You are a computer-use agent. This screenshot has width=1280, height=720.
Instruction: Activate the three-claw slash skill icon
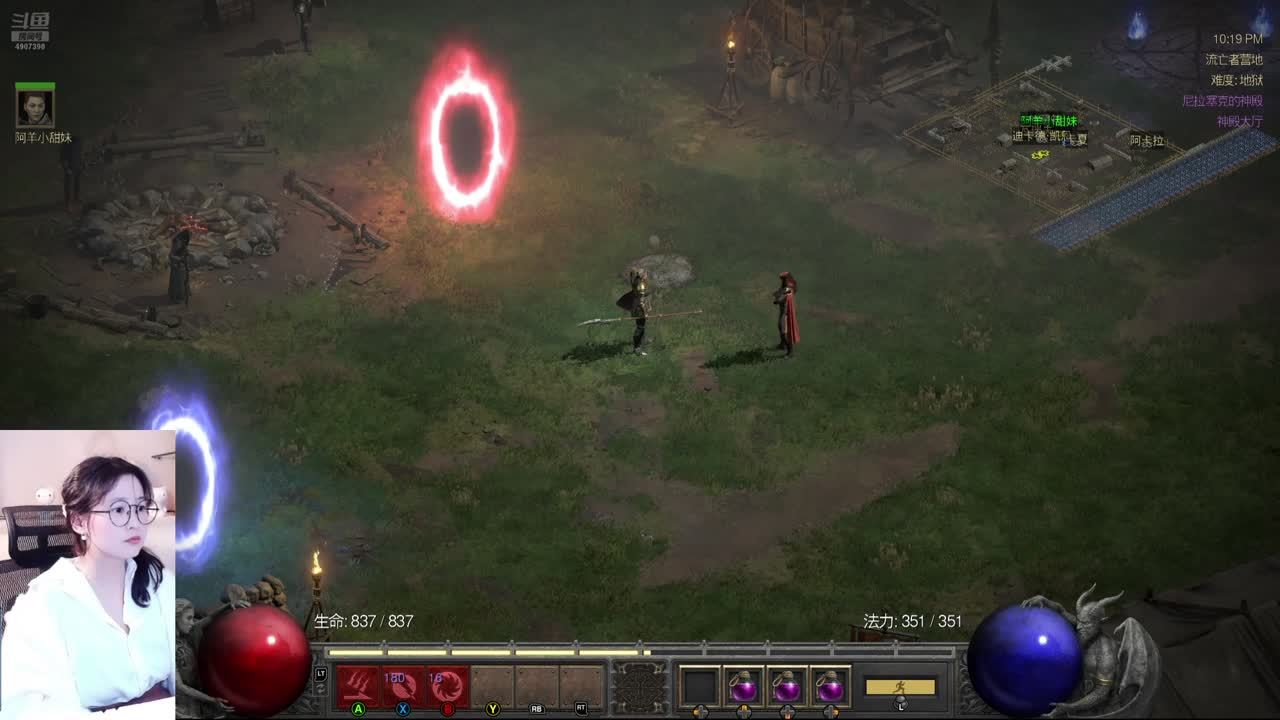pyautogui.click(x=358, y=687)
